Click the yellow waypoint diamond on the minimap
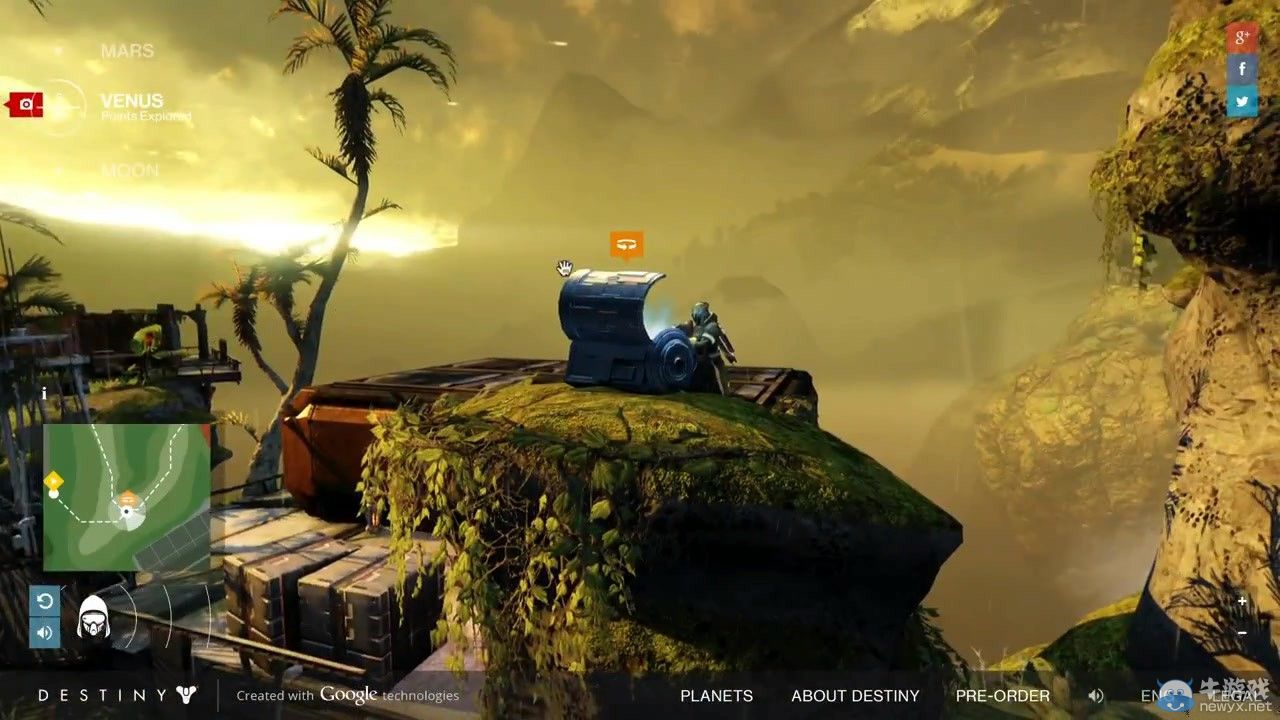The height and width of the screenshot is (720, 1280). pyautogui.click(x=52, y=481)
